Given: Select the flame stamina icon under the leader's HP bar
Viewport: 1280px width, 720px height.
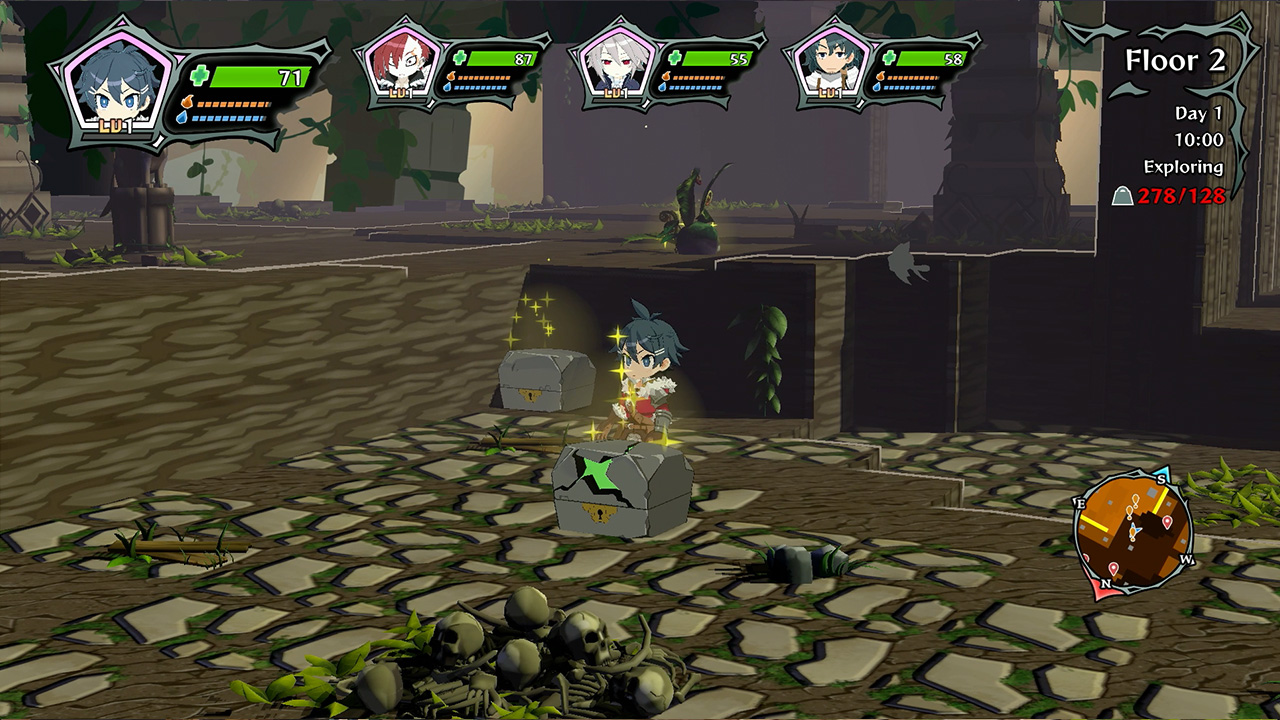Looking at the screenshot, I should pyautogui.click(x=186, y=102).
